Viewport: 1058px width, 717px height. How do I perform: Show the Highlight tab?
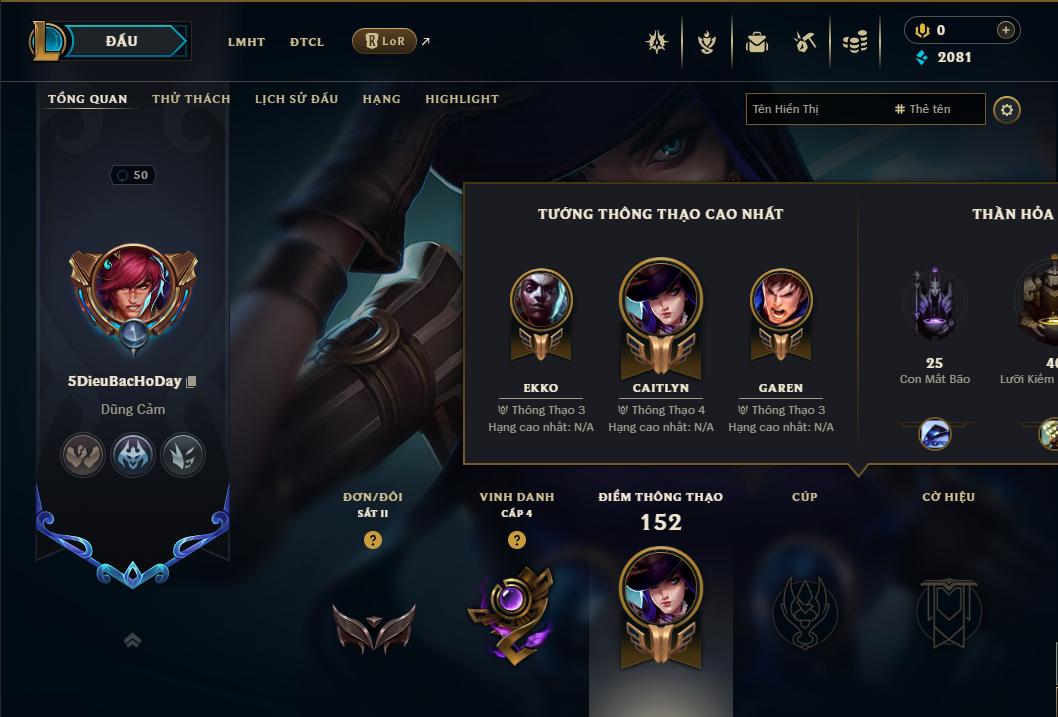462,99
